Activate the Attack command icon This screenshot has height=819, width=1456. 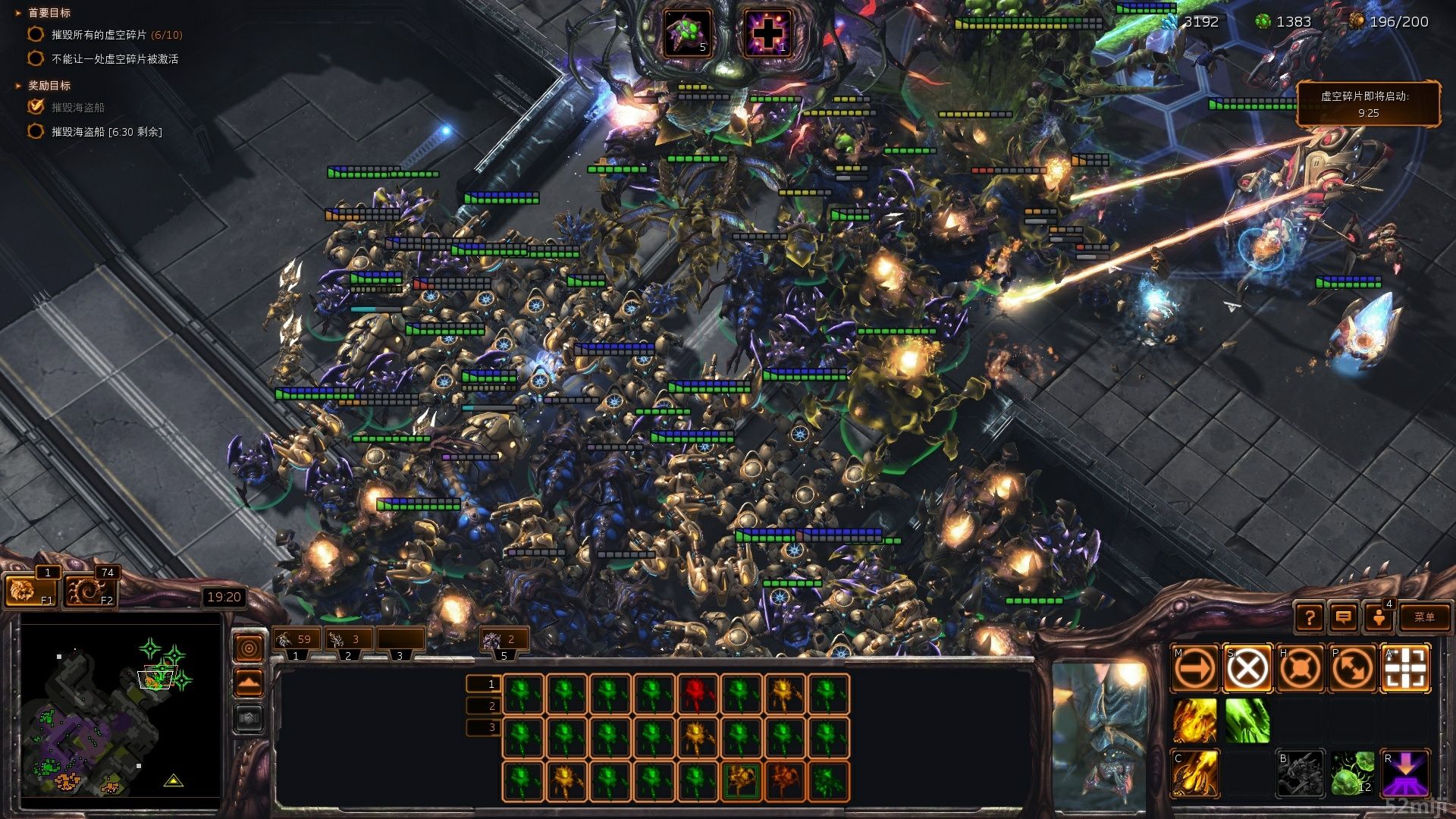(x=1405, y=669)
